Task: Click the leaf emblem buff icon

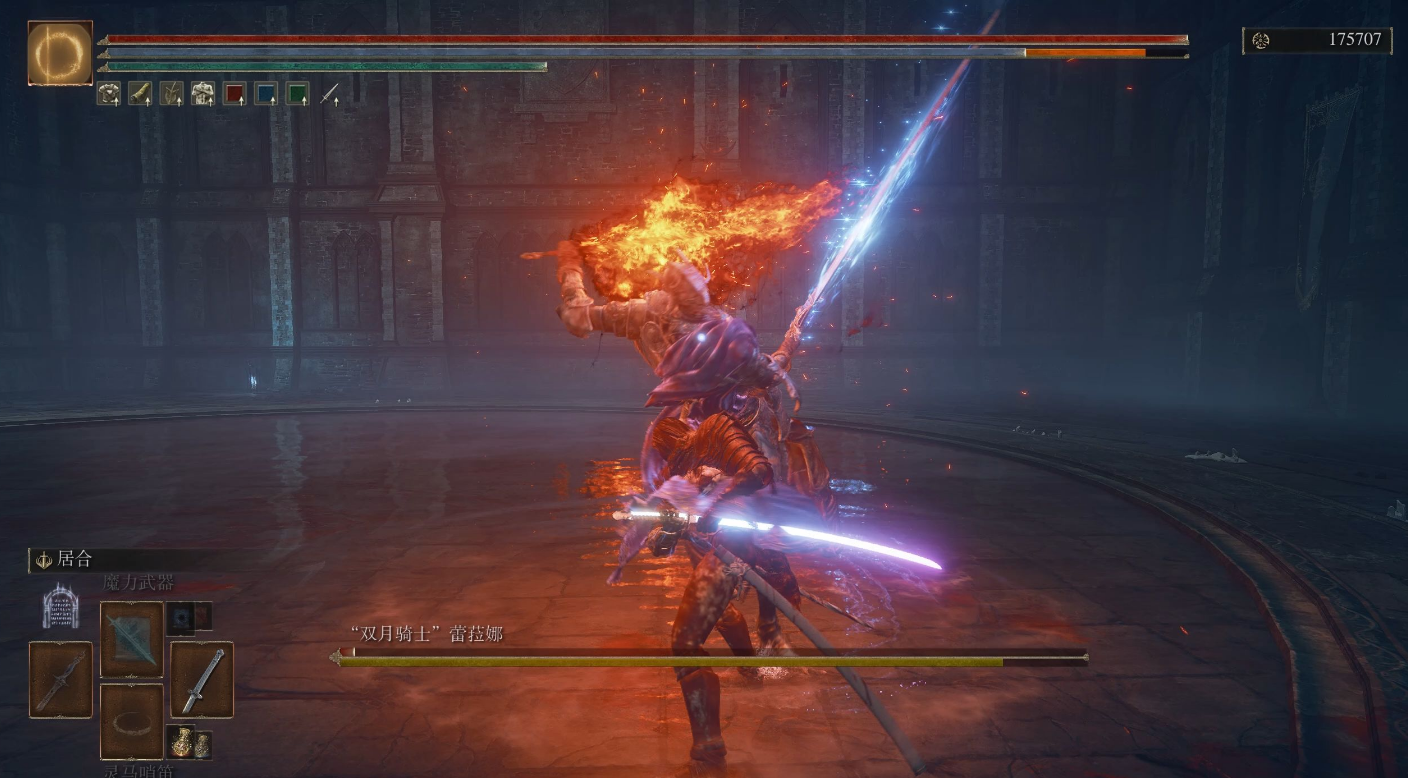Action: coord(171,94)
